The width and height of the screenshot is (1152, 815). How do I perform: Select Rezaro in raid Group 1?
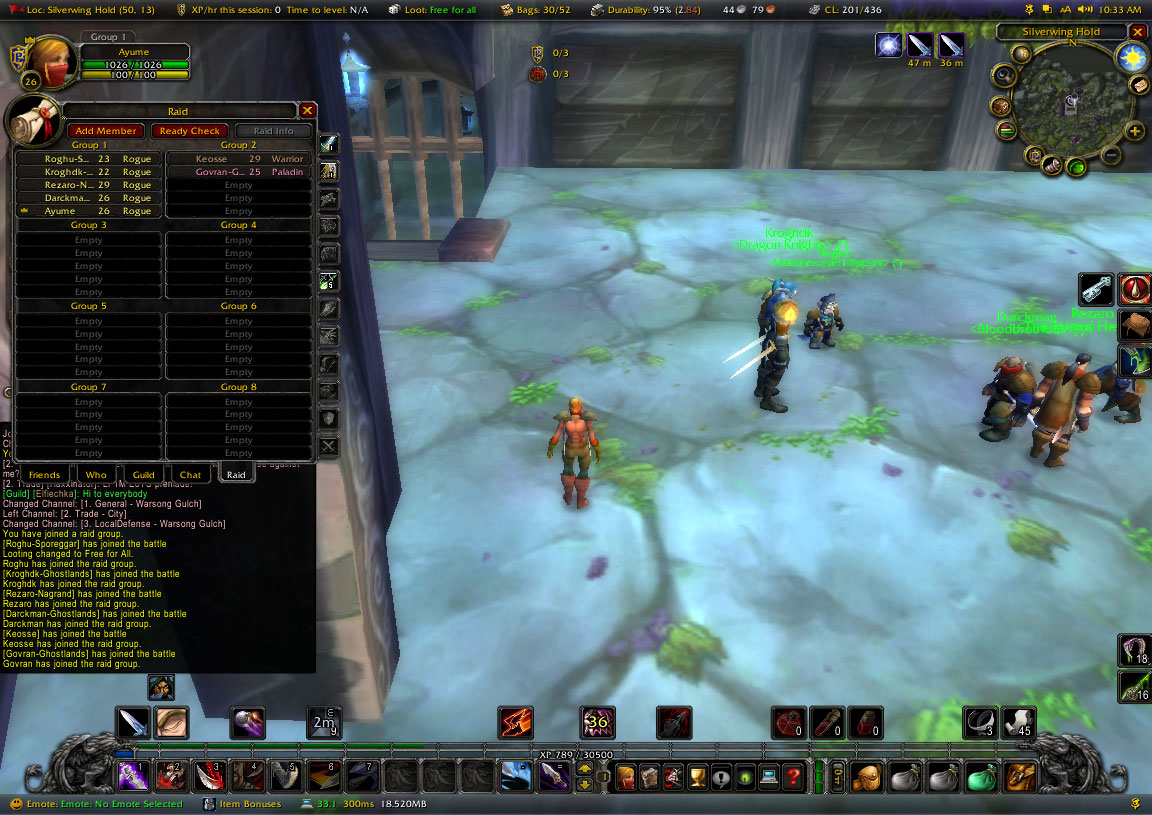pyautogui.click(x=85, y=185)
